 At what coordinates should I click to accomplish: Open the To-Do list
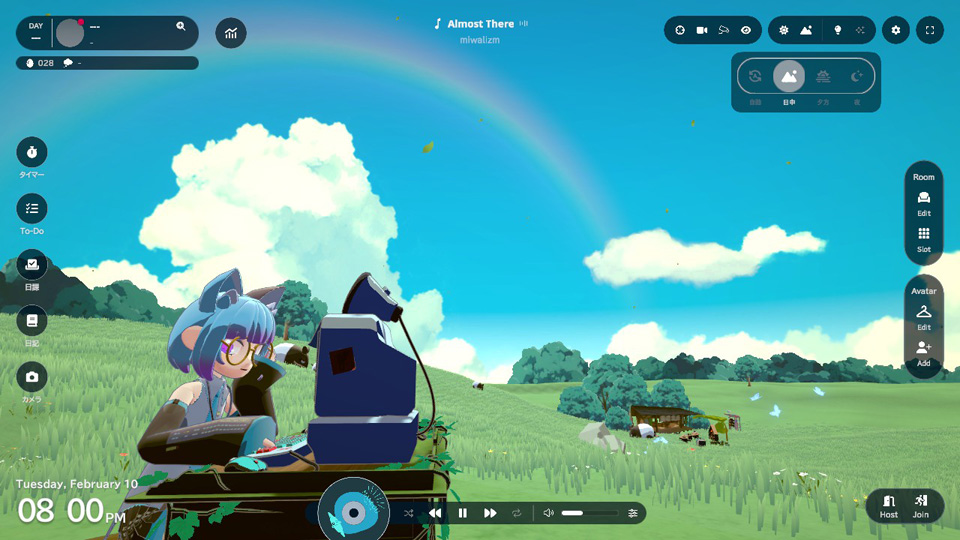point(32,209)
